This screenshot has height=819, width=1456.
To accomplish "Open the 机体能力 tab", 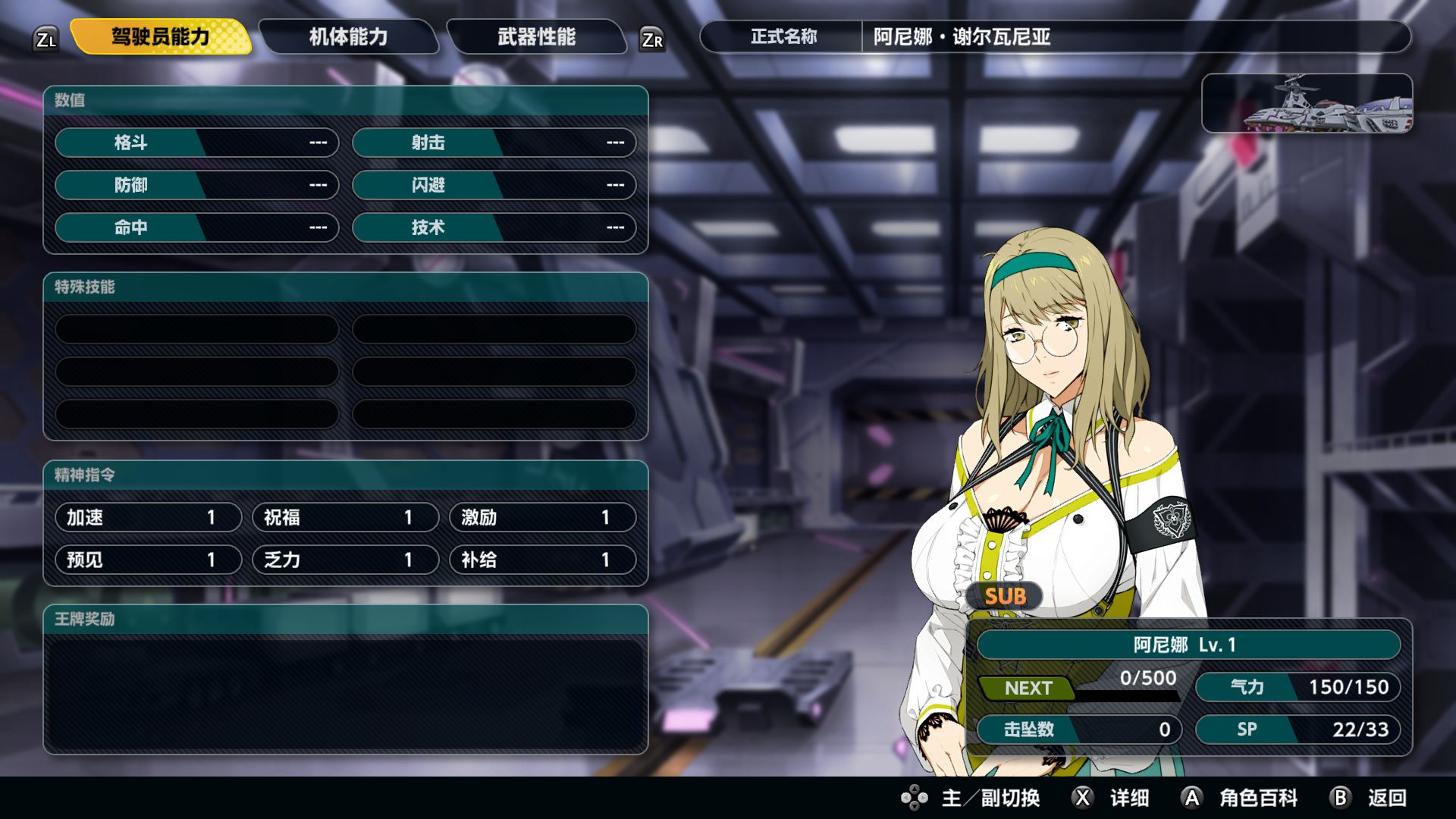I will click(x=348, y=36).
